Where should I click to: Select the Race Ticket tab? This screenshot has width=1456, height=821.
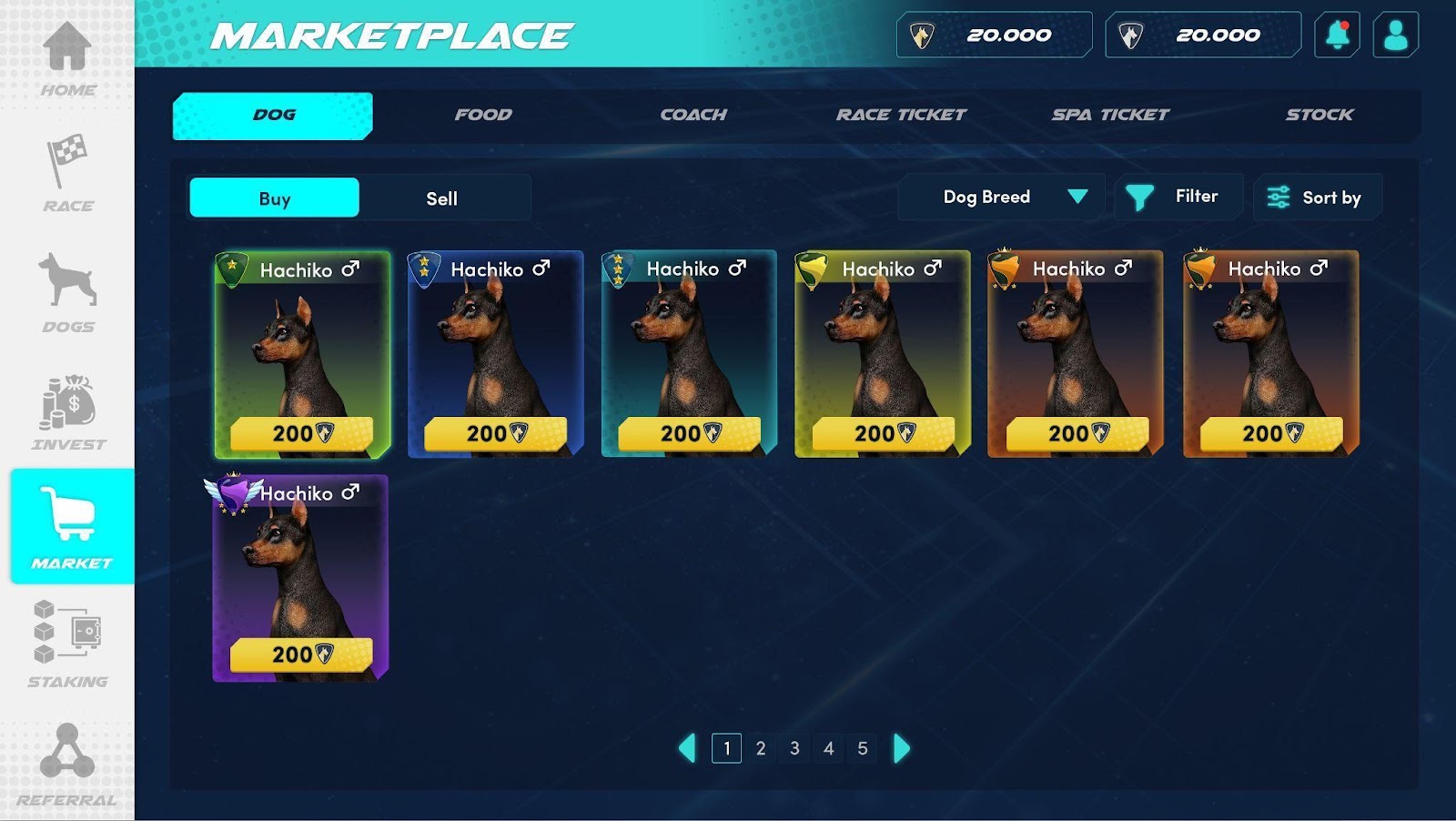[901, 115]
